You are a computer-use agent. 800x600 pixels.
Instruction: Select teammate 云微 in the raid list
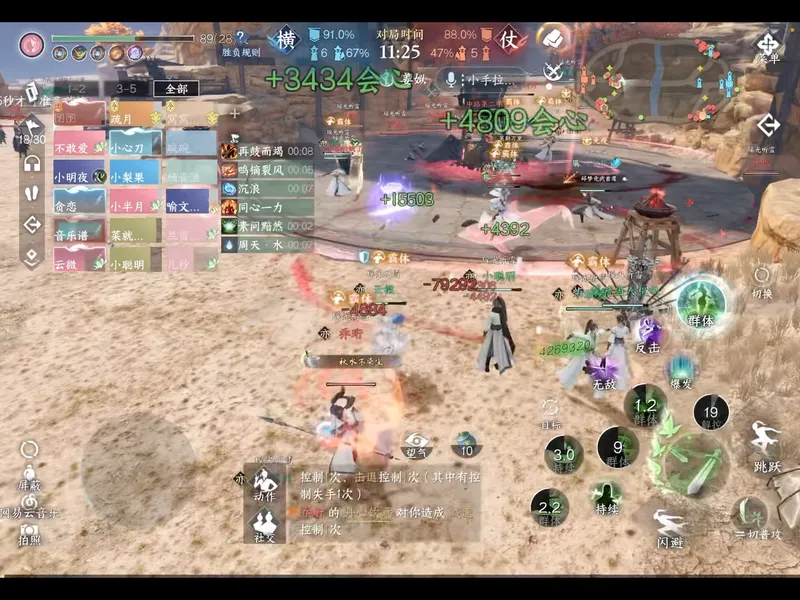79,264
